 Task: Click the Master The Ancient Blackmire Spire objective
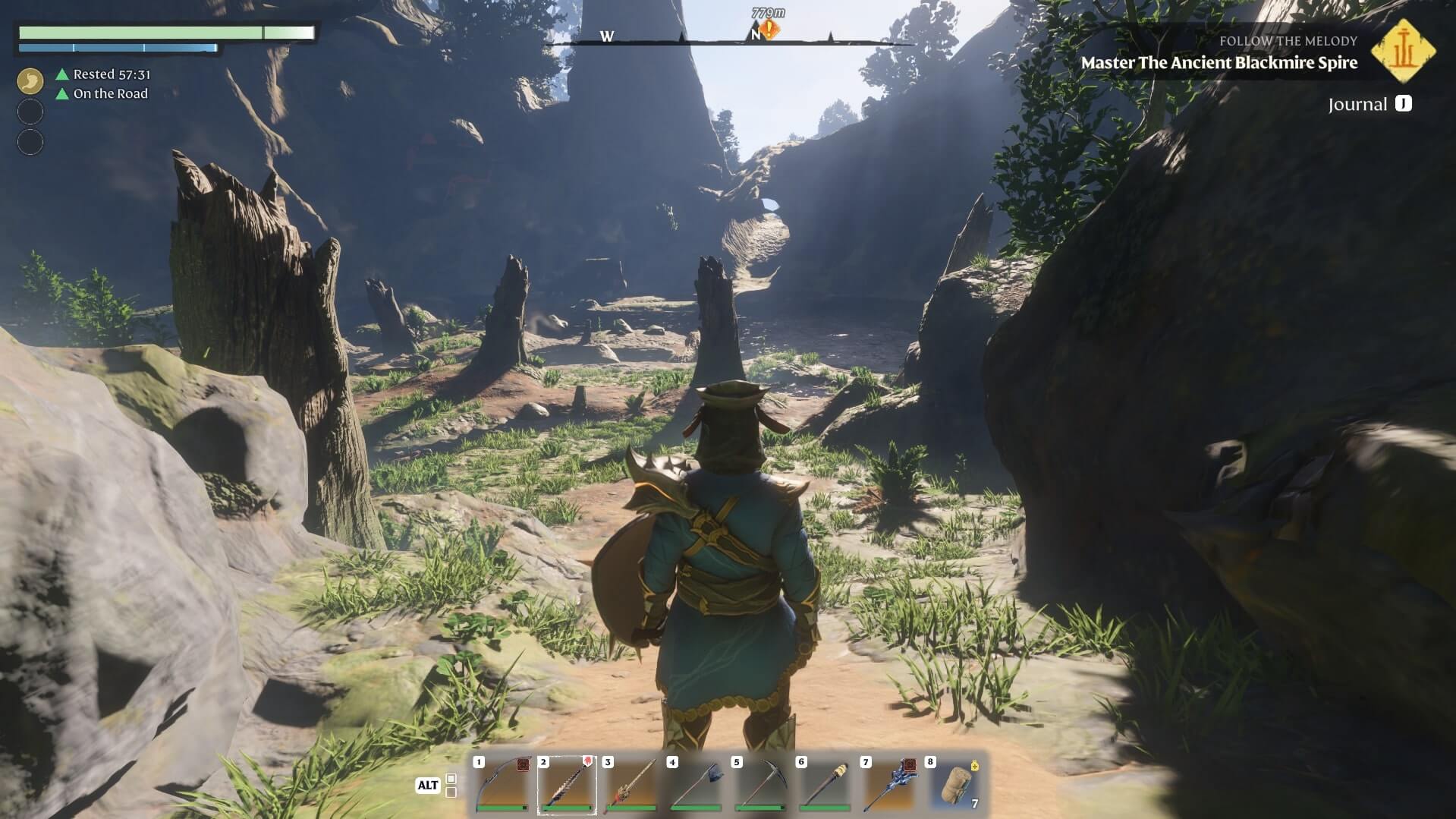1219,63
